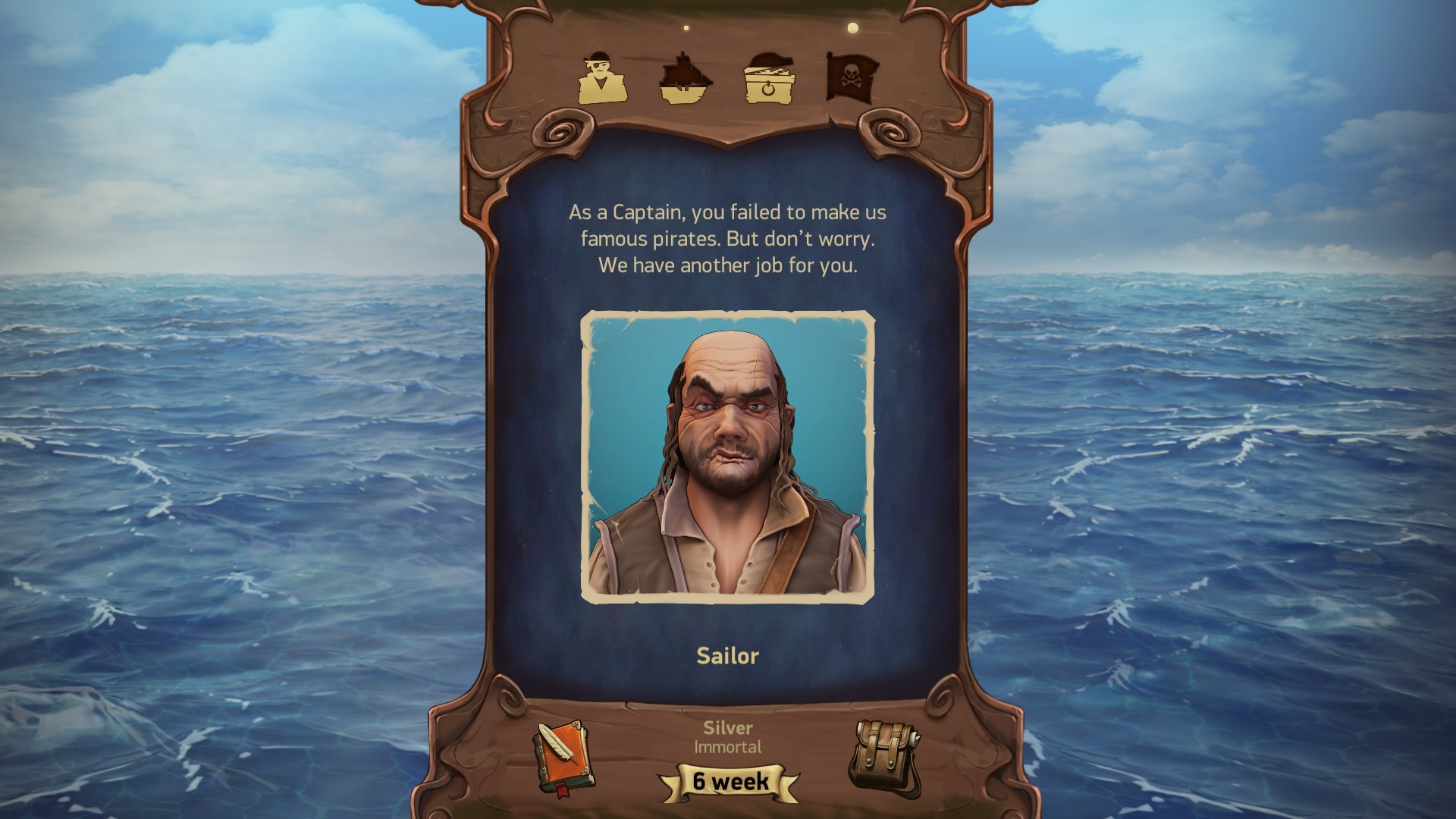Open the ship management icon
Screen dimensions: 1456x819
[x=685, y=78]
